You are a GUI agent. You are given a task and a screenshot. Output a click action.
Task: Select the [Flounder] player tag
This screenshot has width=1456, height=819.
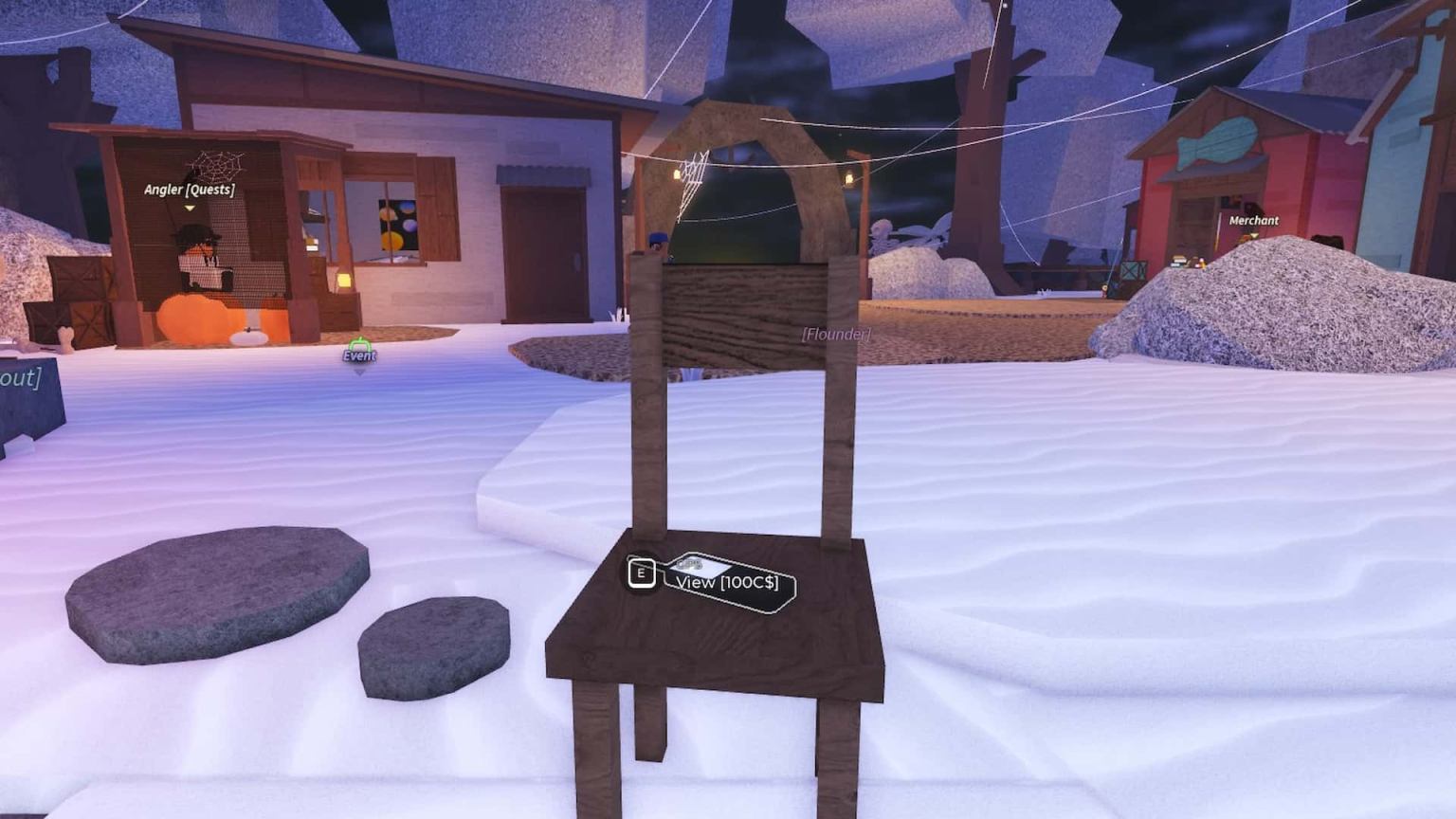coord(837,334)
